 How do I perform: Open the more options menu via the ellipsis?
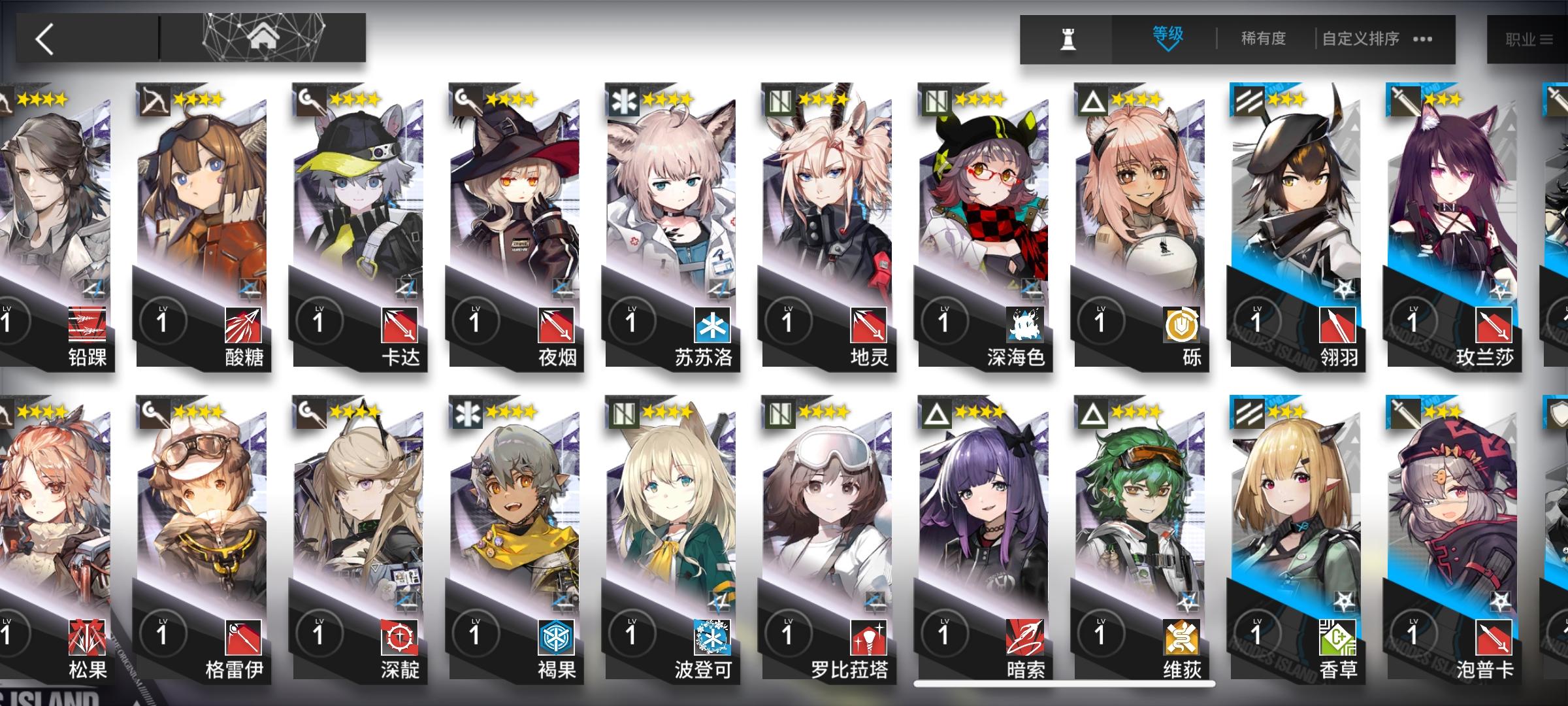[1422, 39]
